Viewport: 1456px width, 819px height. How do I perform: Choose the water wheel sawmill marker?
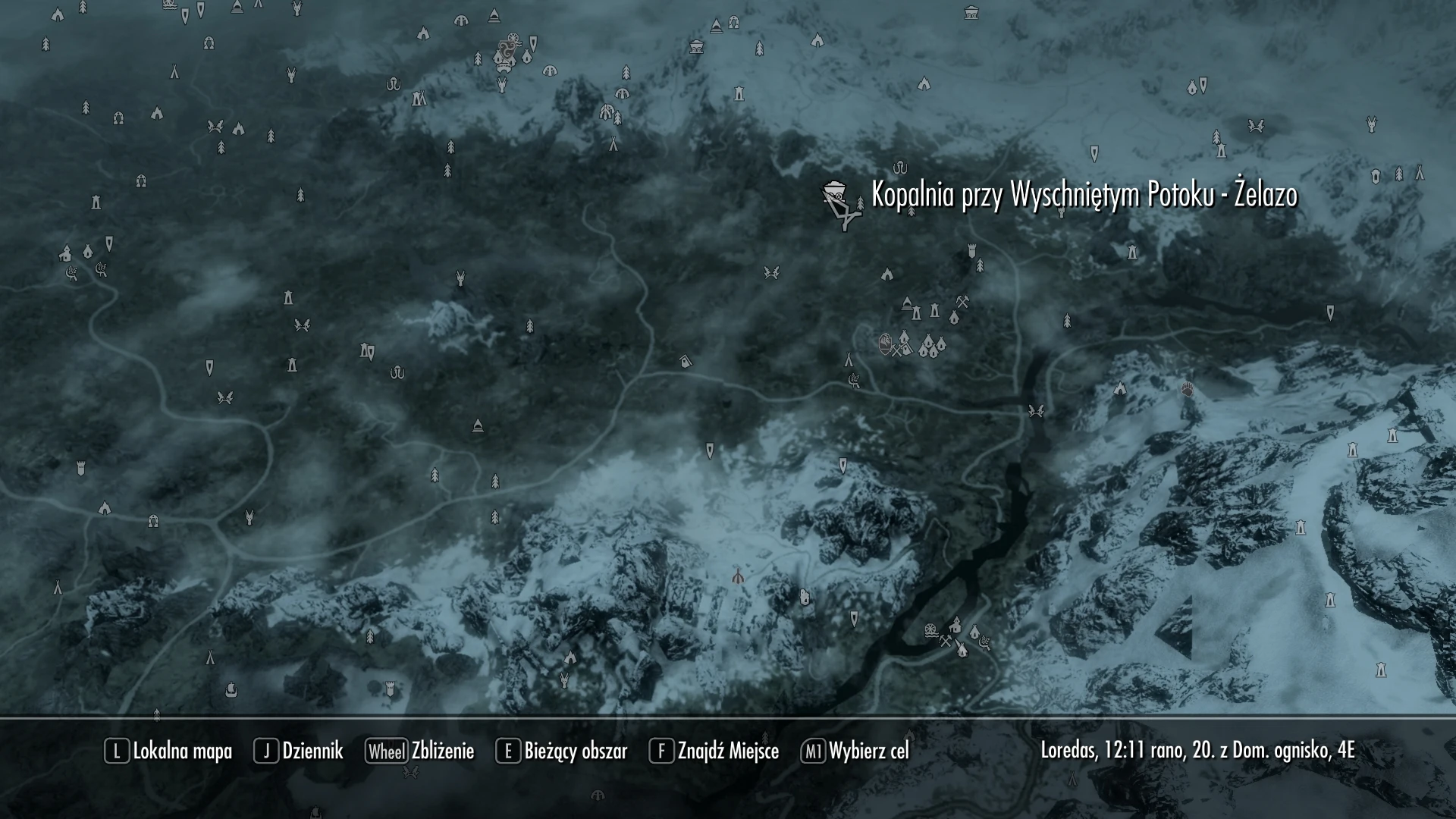coord(930,629)
